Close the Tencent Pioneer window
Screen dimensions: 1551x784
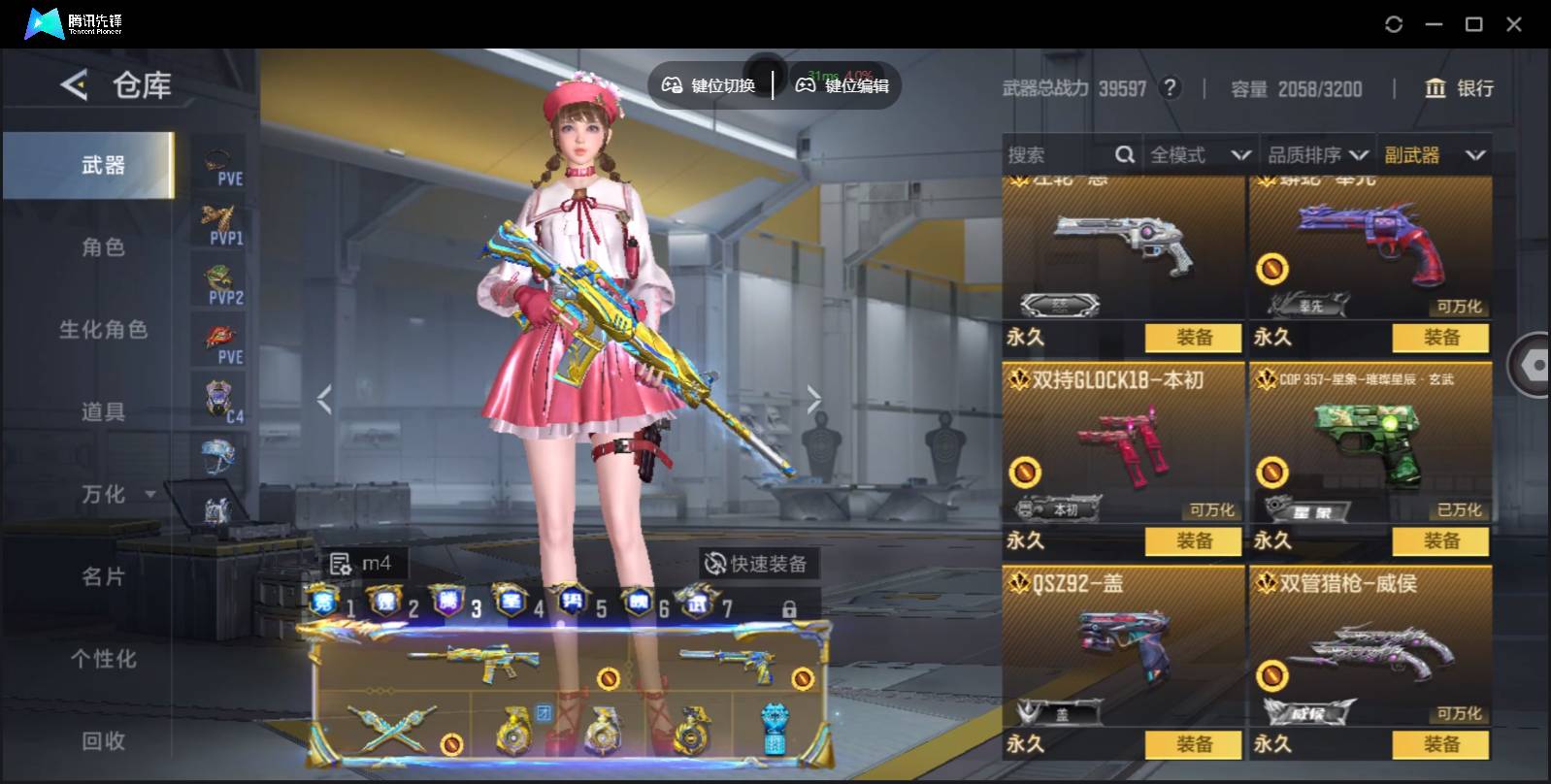tap(1513, 24)
